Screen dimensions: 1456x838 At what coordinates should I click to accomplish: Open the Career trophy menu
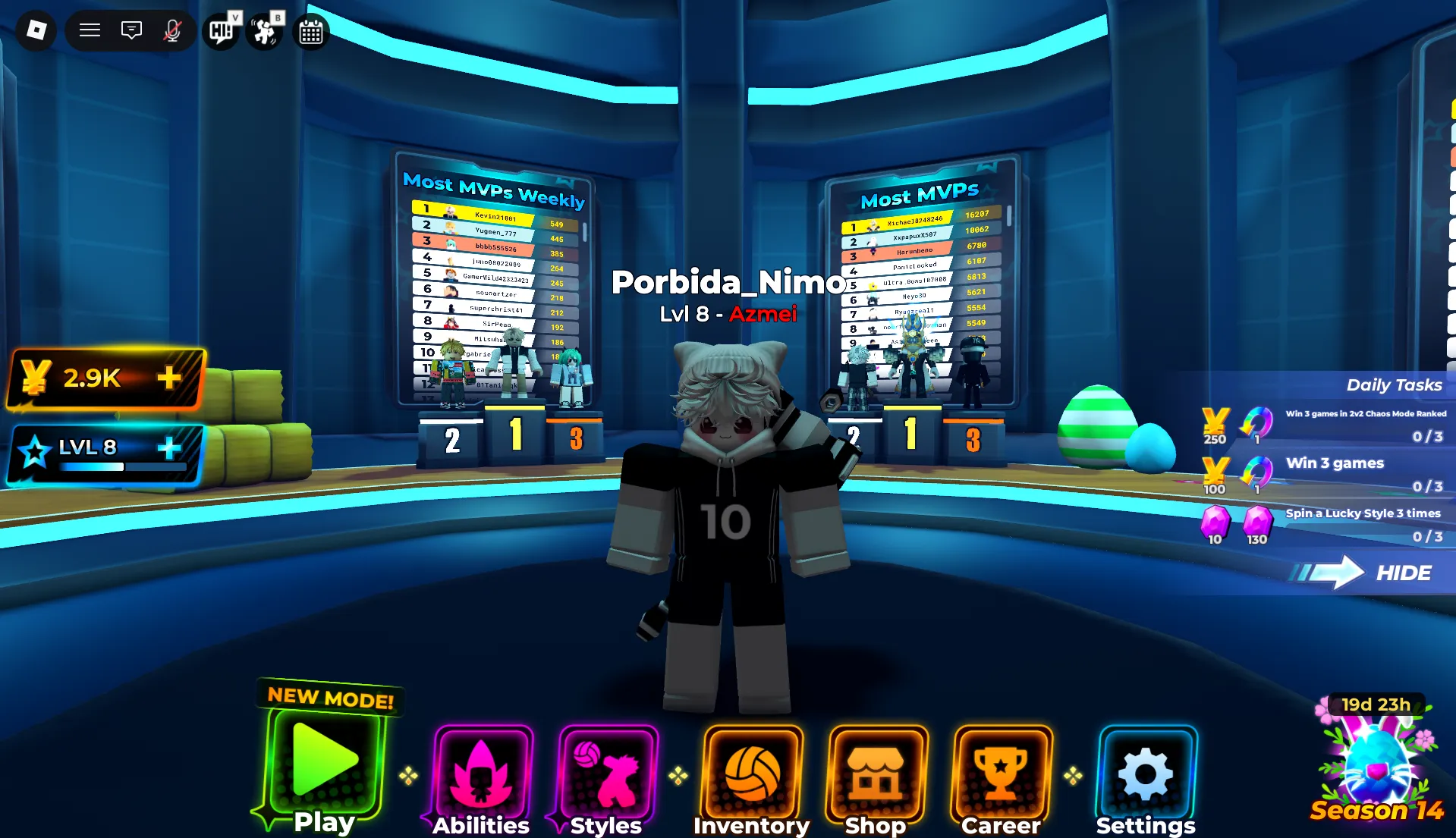[1001, 771]
